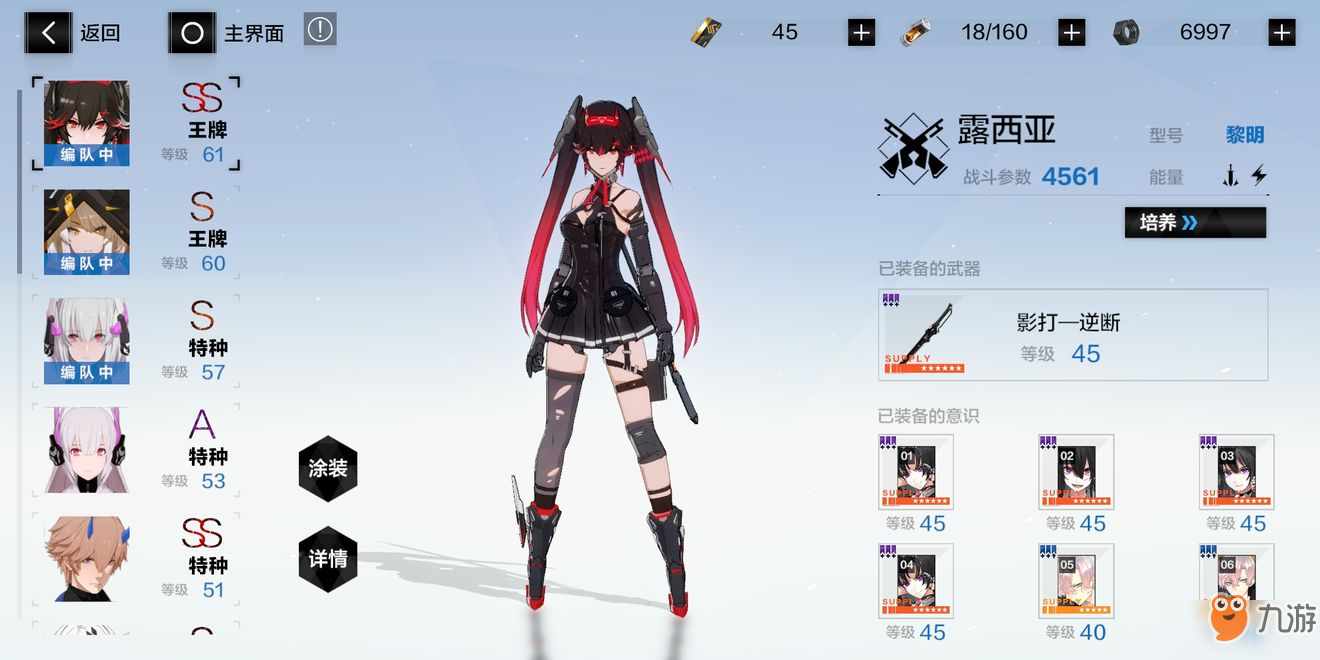Open memory slot 05 at level 40
The width and height of the screenshot is (1320, 660).
coord(1076,581)
